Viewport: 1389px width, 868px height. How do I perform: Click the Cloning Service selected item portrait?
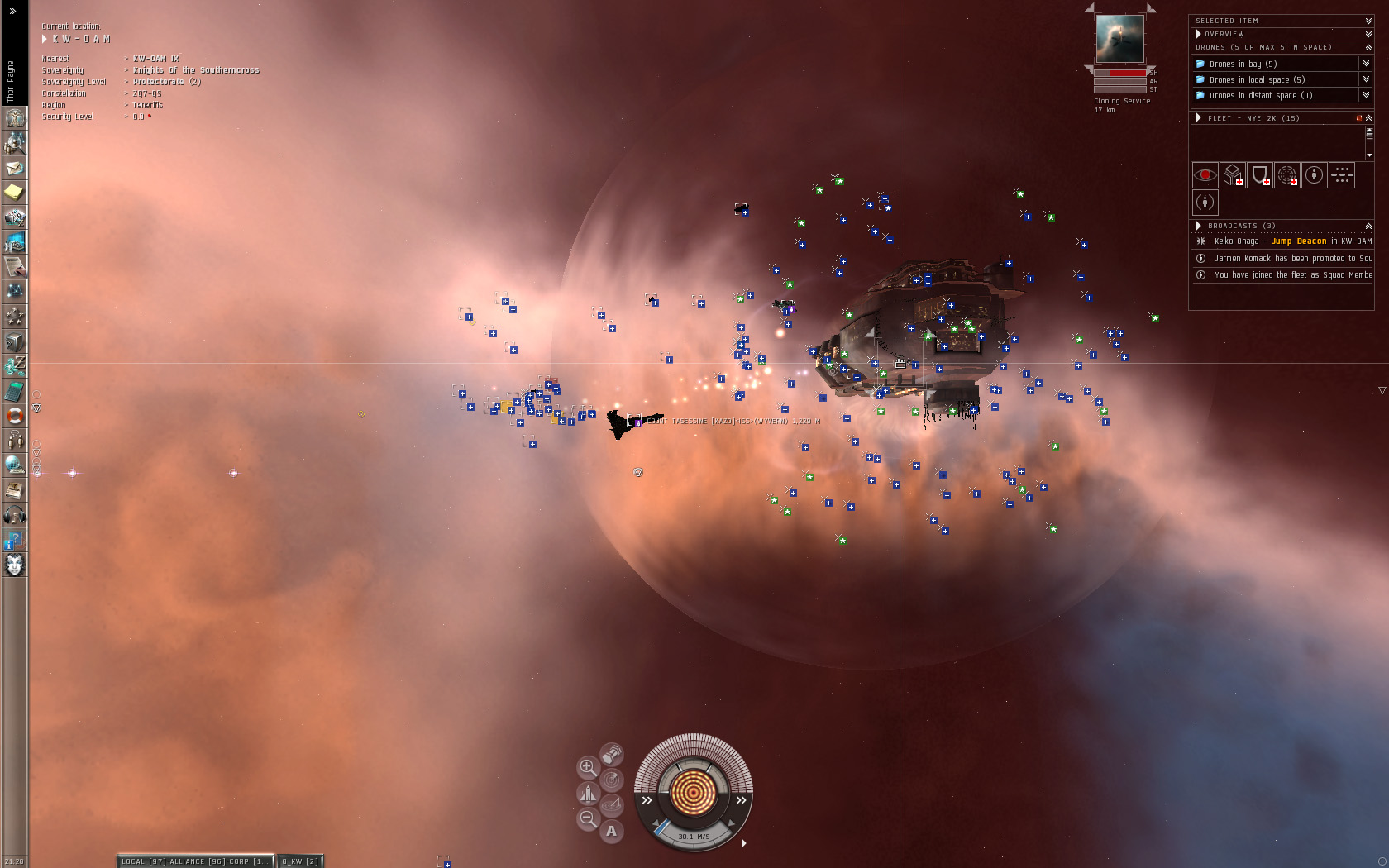pyautogui.click(x=1119, y=39)
